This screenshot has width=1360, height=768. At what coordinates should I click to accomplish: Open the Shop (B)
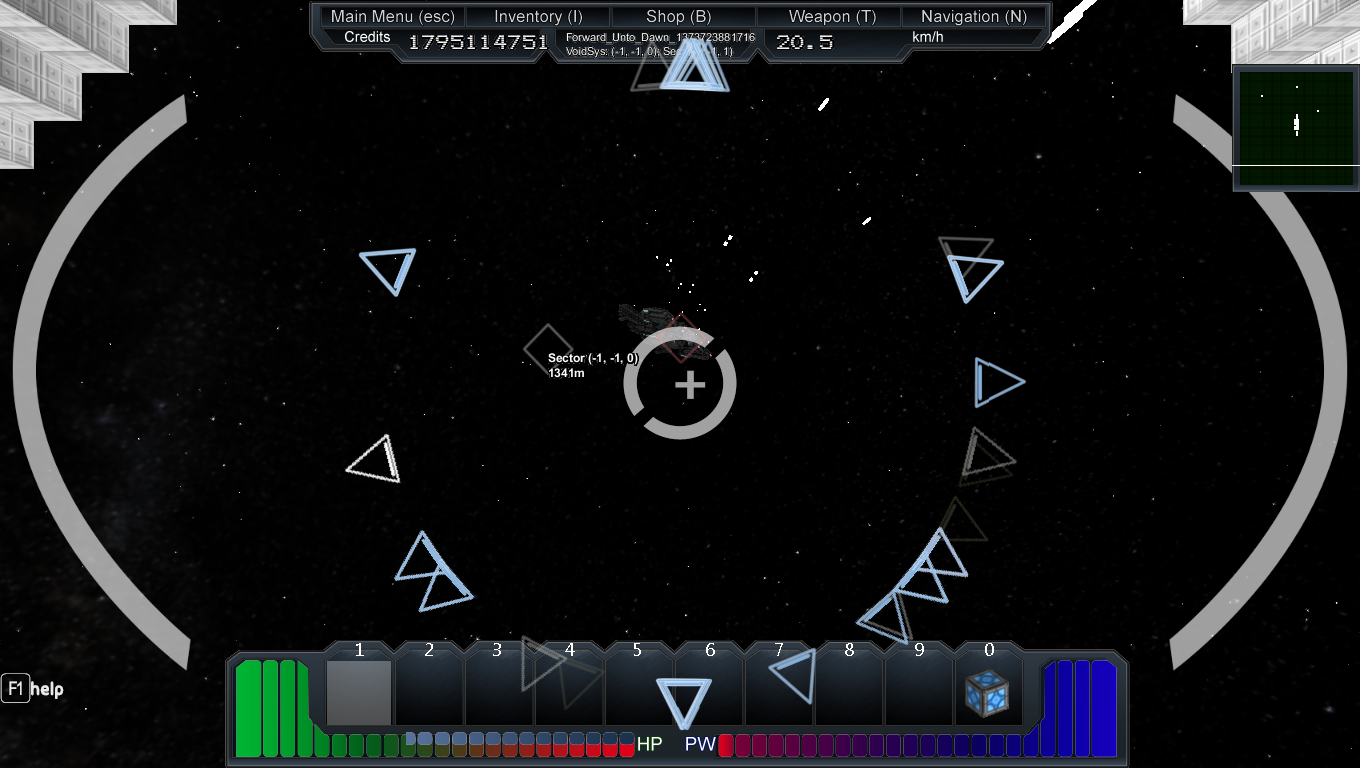679,16
